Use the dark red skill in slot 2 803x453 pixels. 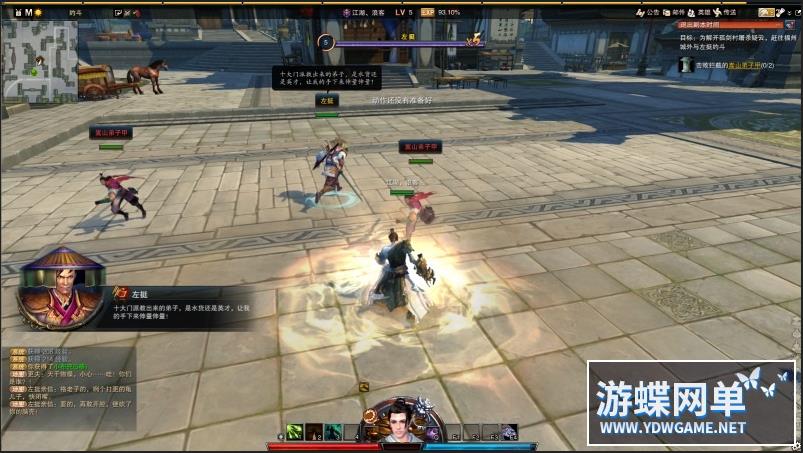pos(314,432)
